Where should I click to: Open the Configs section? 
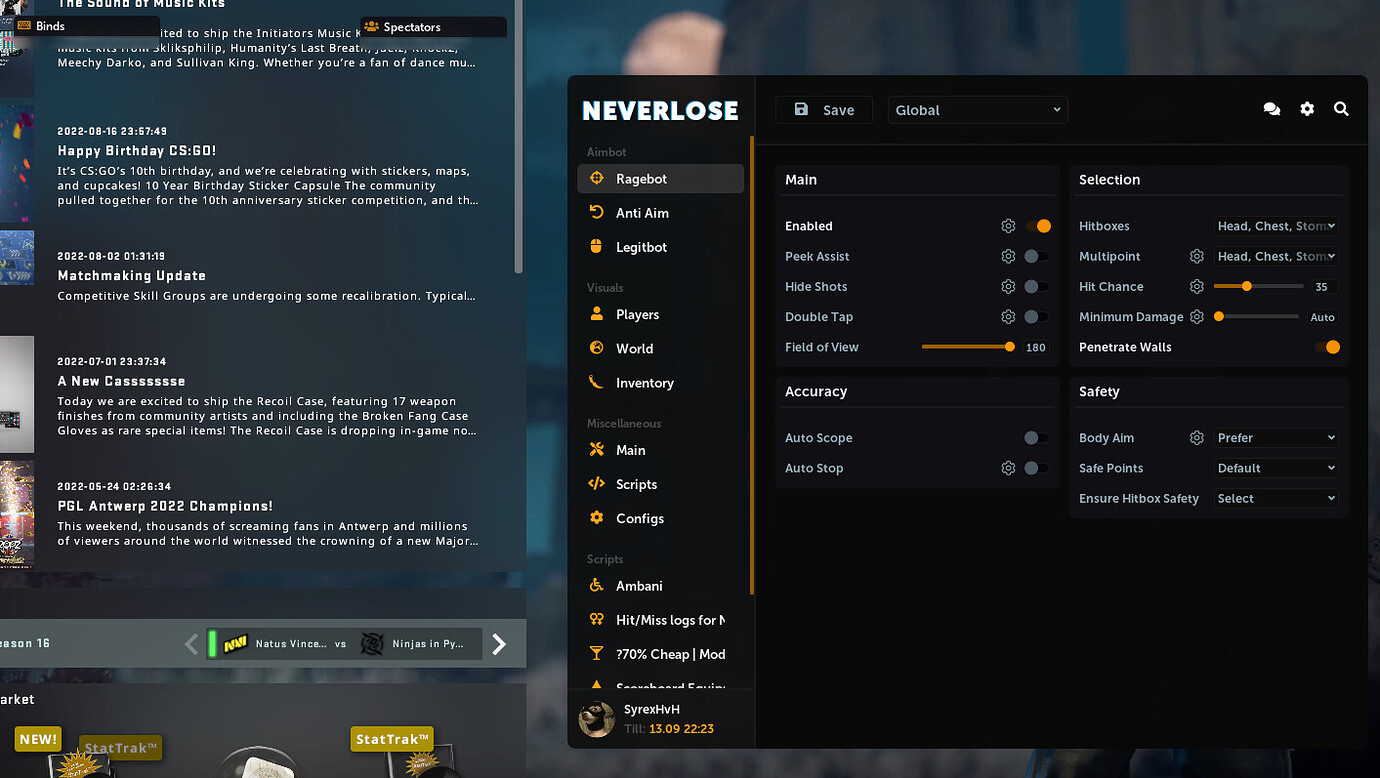tap(642, 518)
